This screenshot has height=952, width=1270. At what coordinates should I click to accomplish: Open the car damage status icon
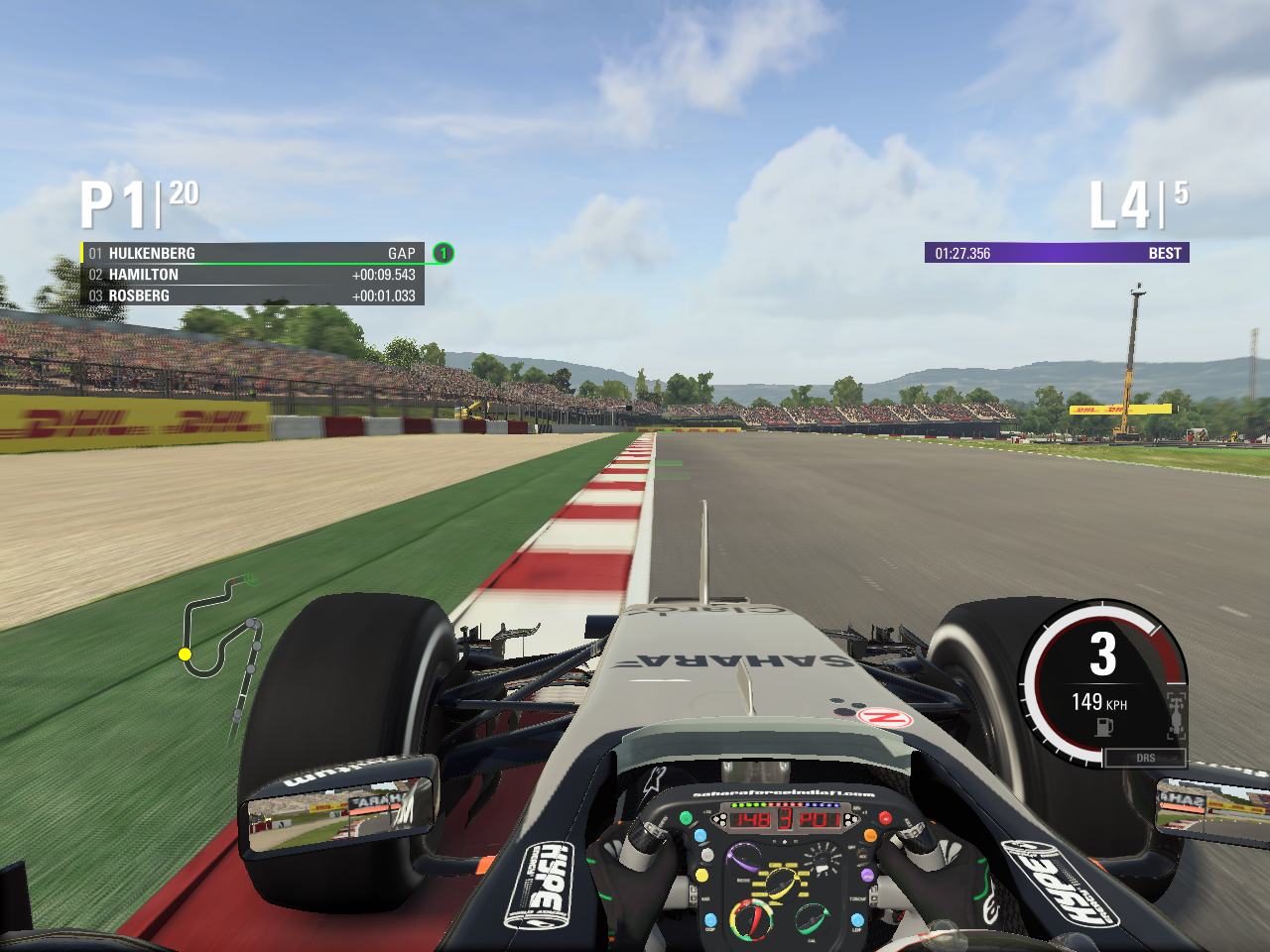pyautogui.click(x=1176, y=715)
